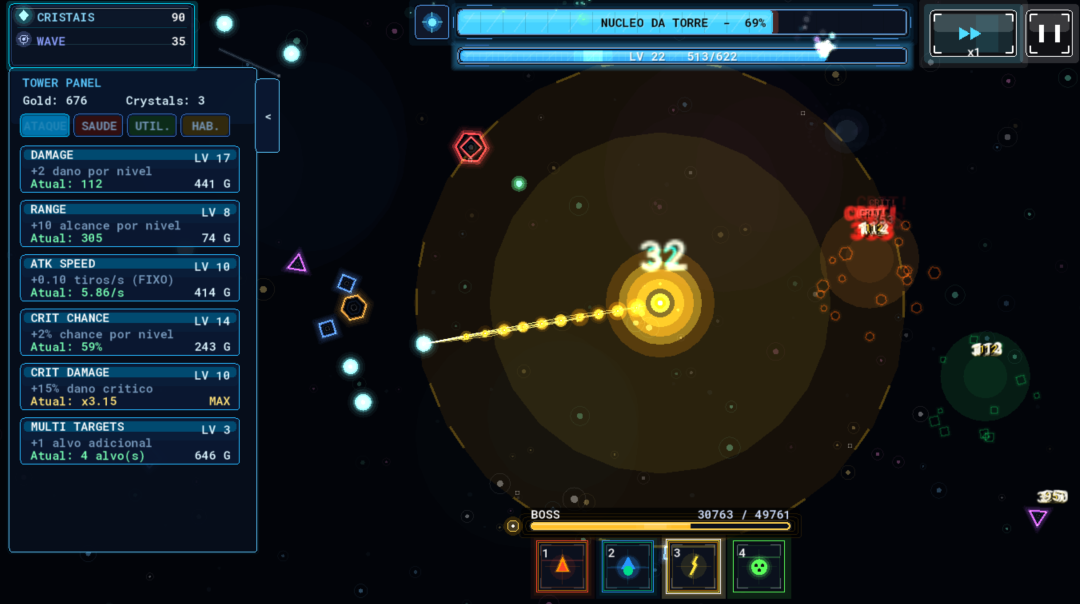Upgrade MULTI TARGETS for 646 gold
This screenshot has height=604, width=1080.
[130, 441]
